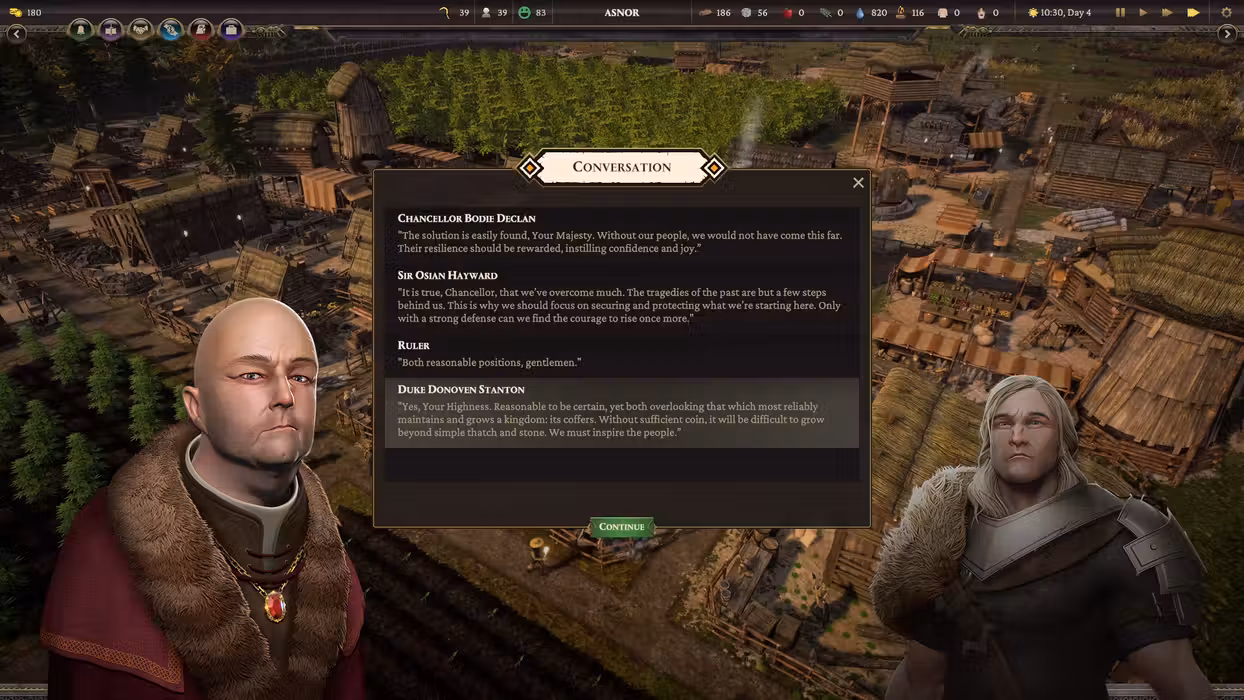Continue the conversation
The height and width of the screenshot is (700, 1244).
621,527
